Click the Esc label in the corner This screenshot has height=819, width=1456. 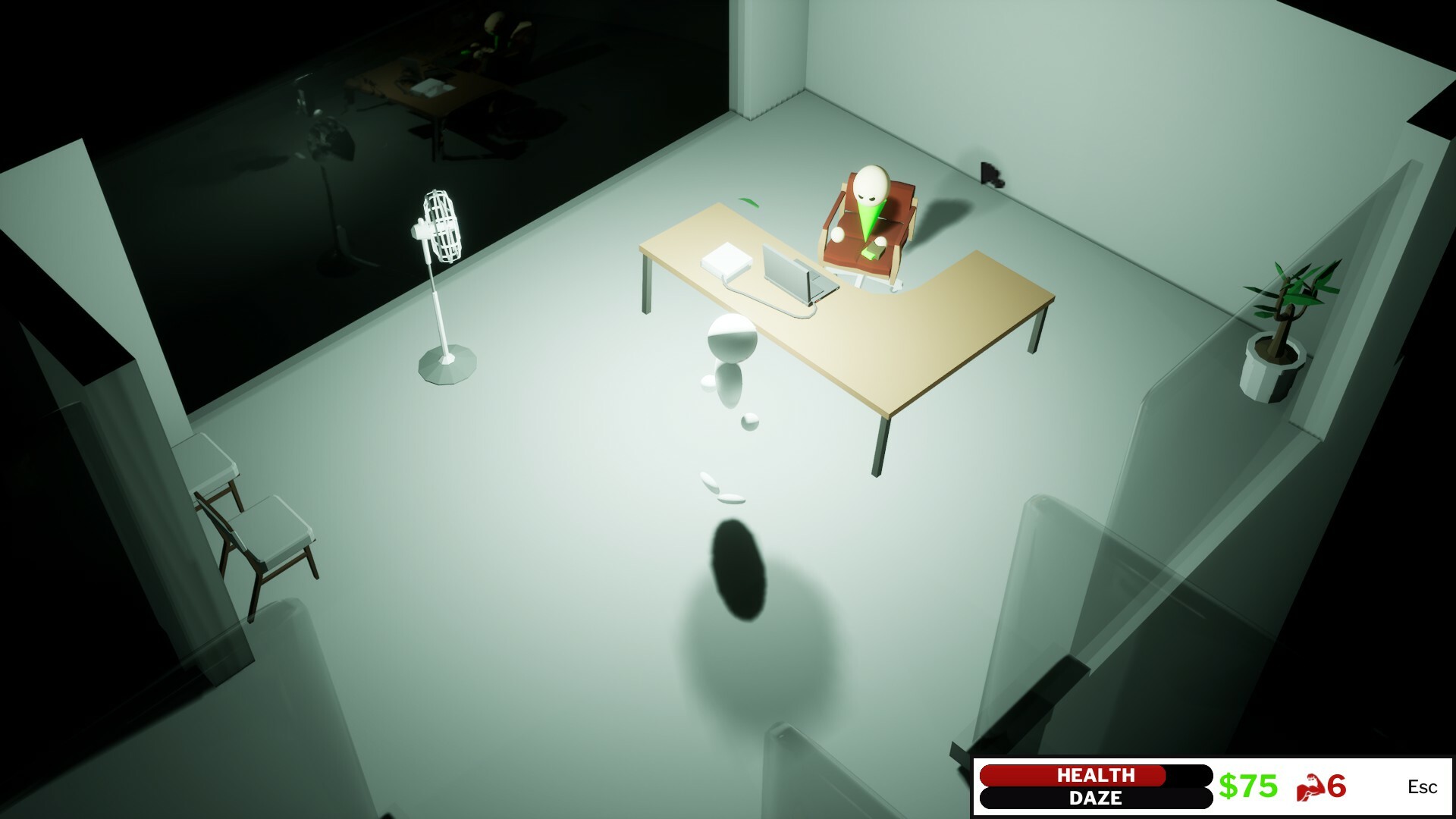[x=1426, y=787]
